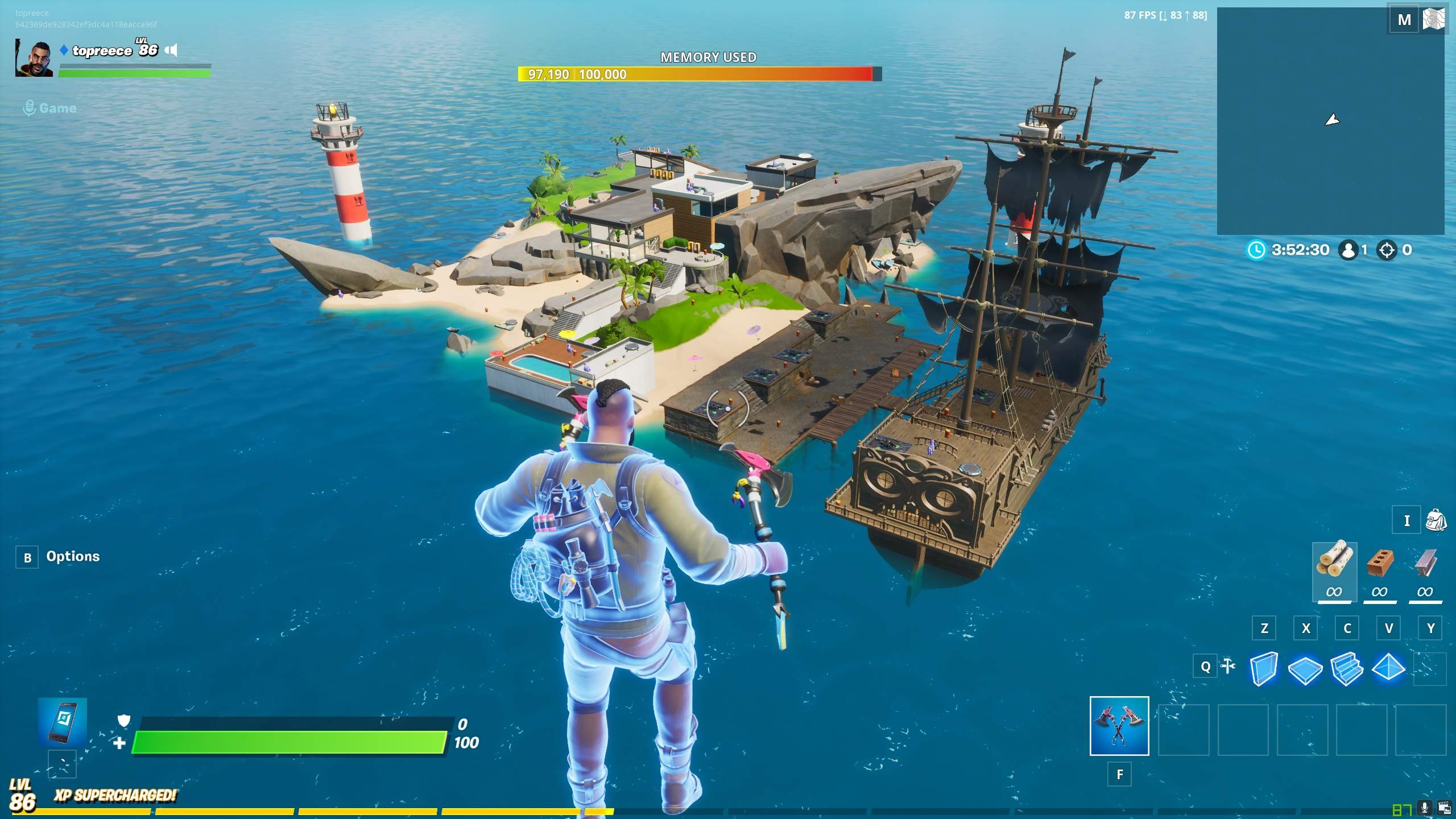Pick the floor building piece
Image resolution: width=1456 pixels, height=819 pixels.
click(1305, 669)
